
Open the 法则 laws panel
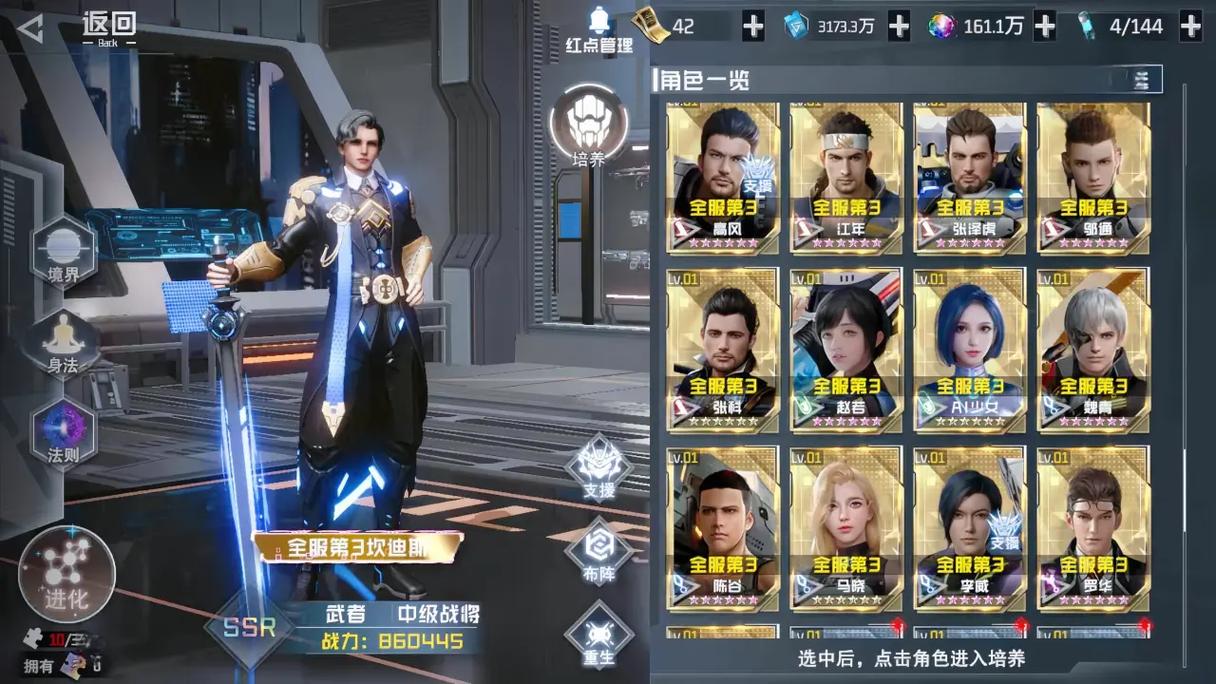click(x=63, y=433)
